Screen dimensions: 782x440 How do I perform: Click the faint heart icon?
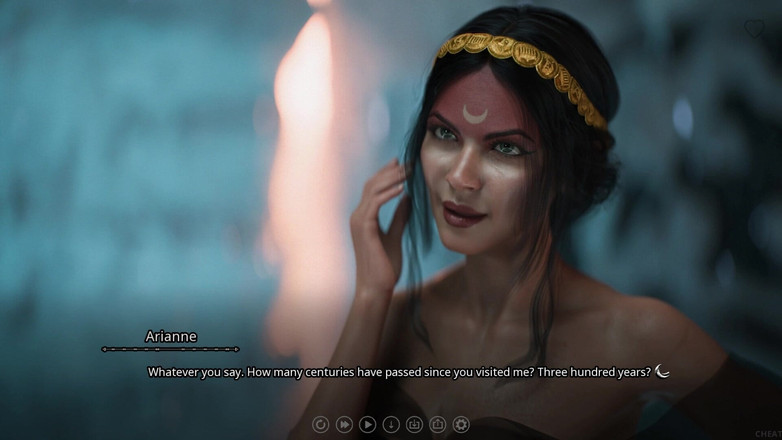(x=755, y=30)
